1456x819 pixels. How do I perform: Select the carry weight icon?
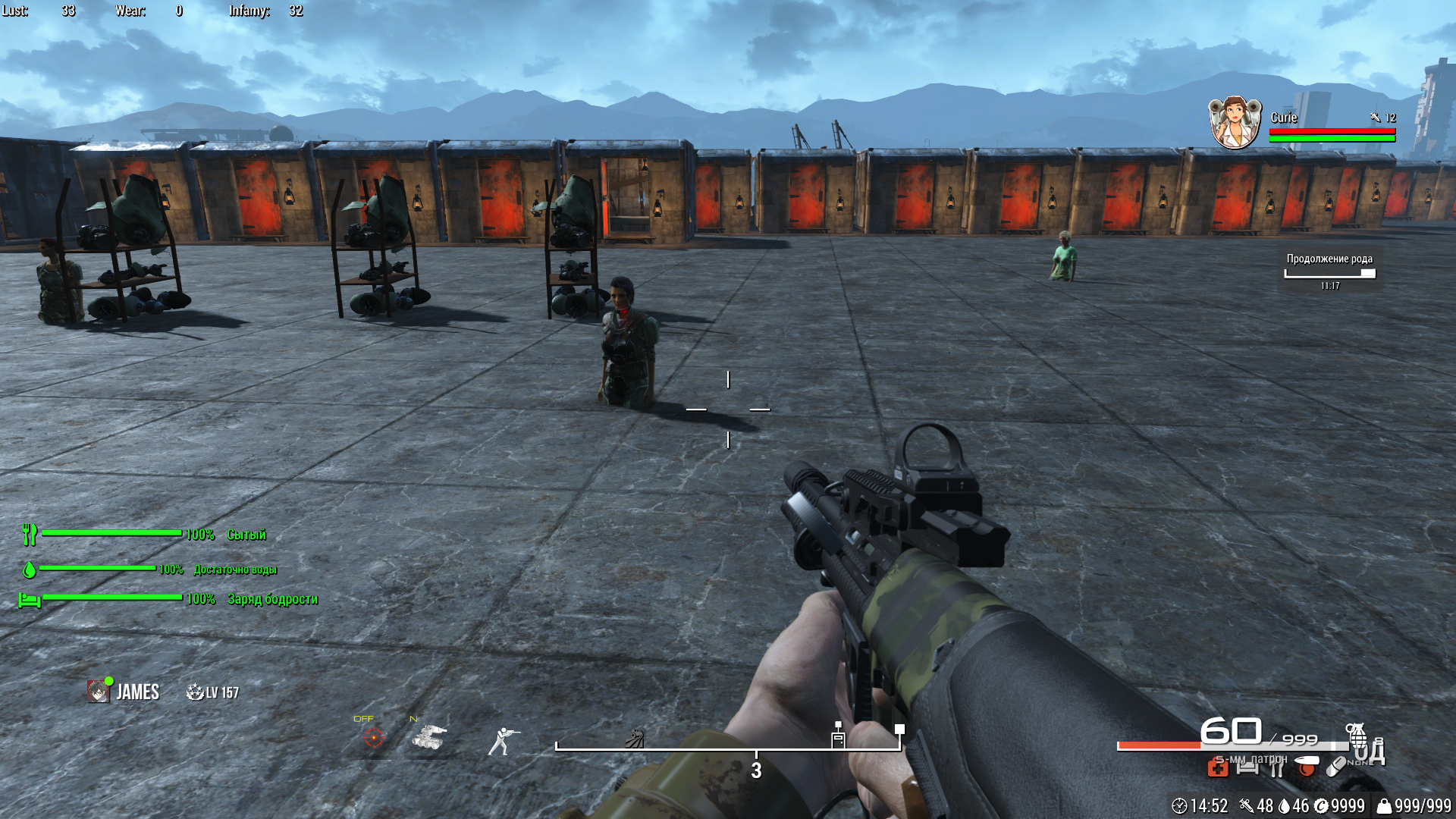click(x=1384, y=805)
